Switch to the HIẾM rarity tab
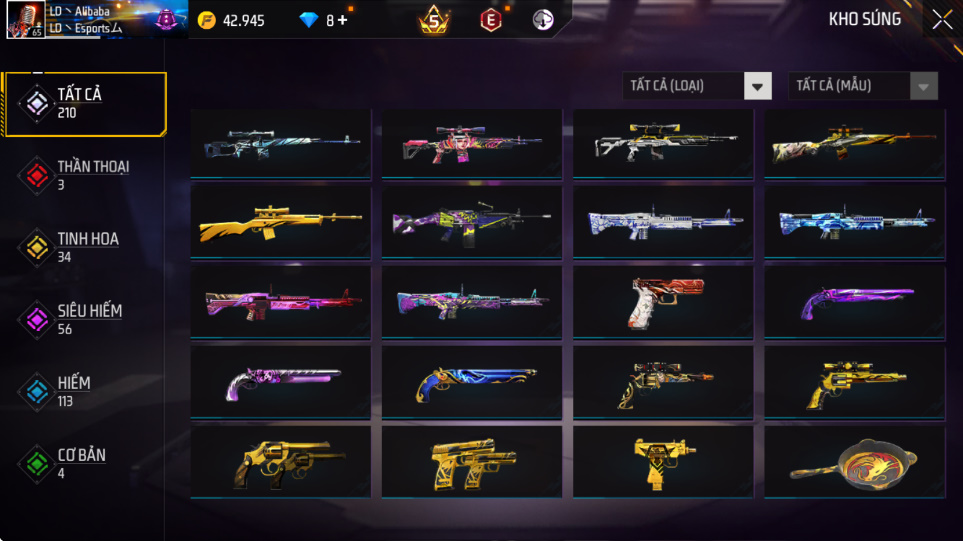 pos(84,391)
